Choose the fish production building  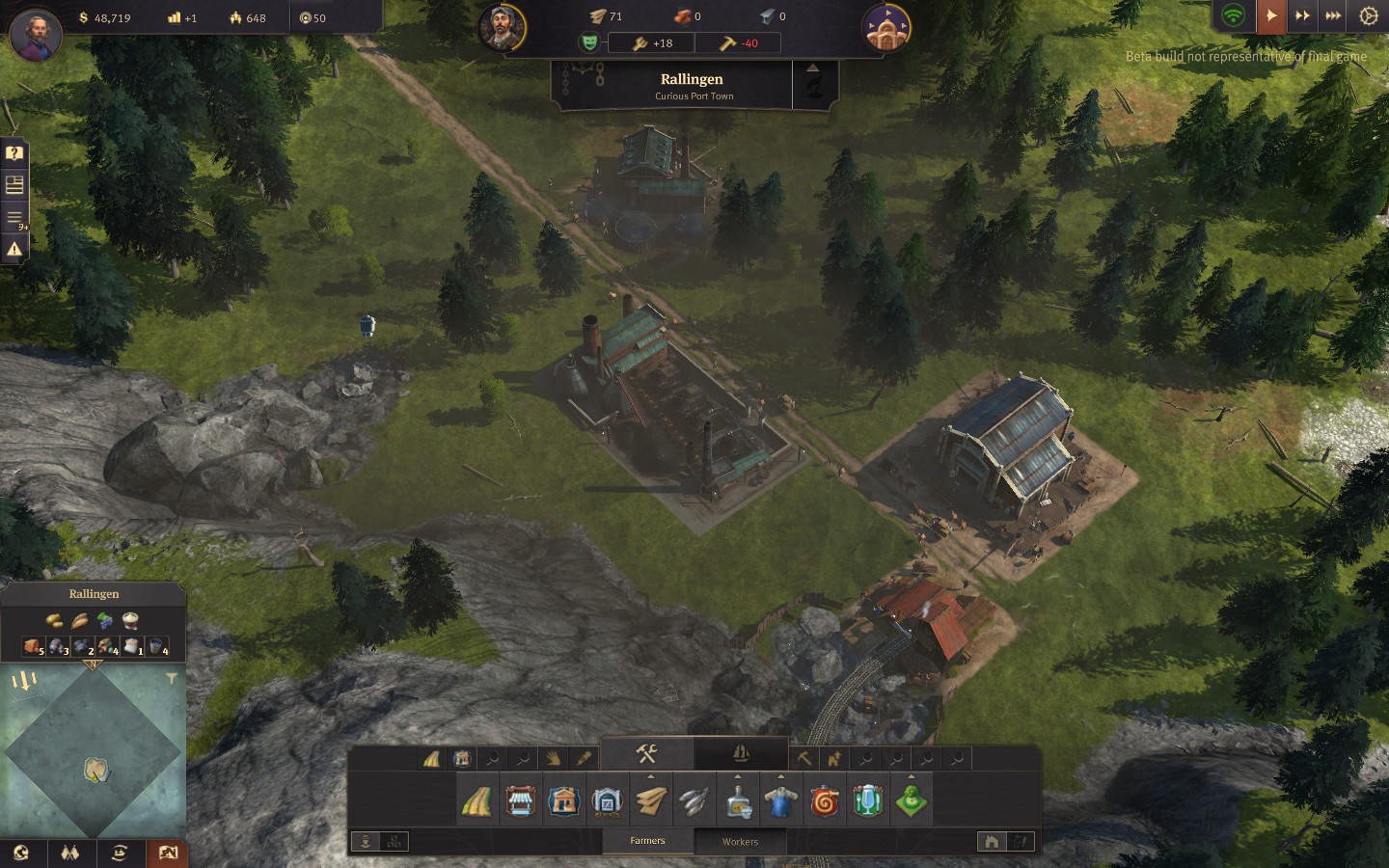coord(694,801)
